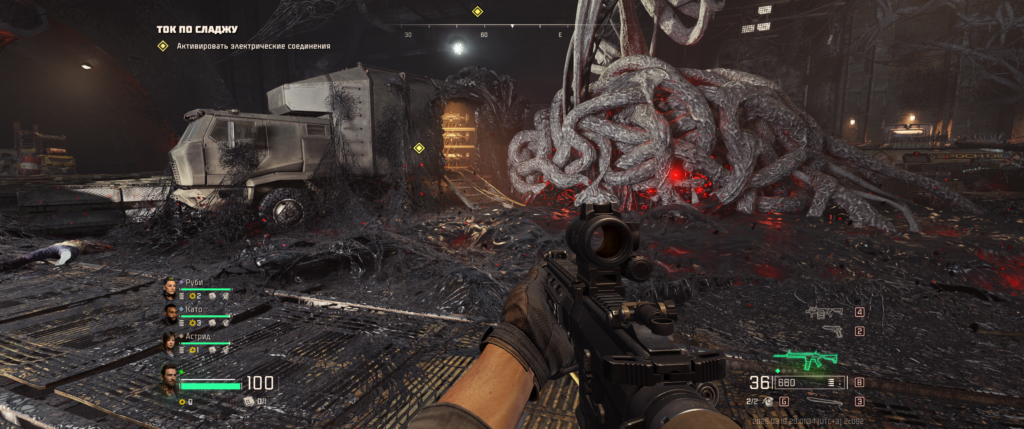Screen dimensions: 1024x429
Task: Select teammate Като's portrait
Action: (170, 315)
